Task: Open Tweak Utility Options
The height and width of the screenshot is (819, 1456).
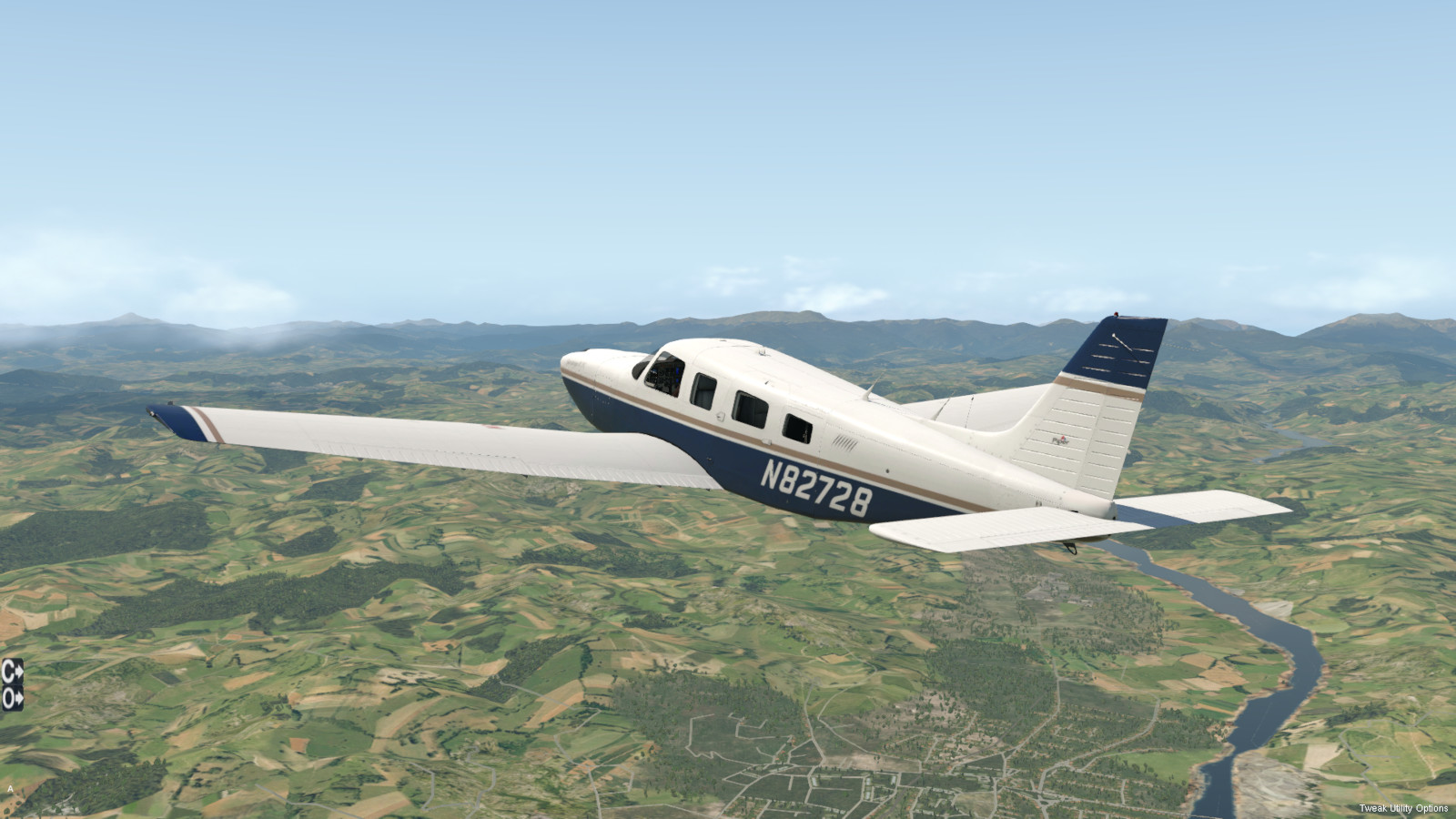Action: pos(1403,808)
